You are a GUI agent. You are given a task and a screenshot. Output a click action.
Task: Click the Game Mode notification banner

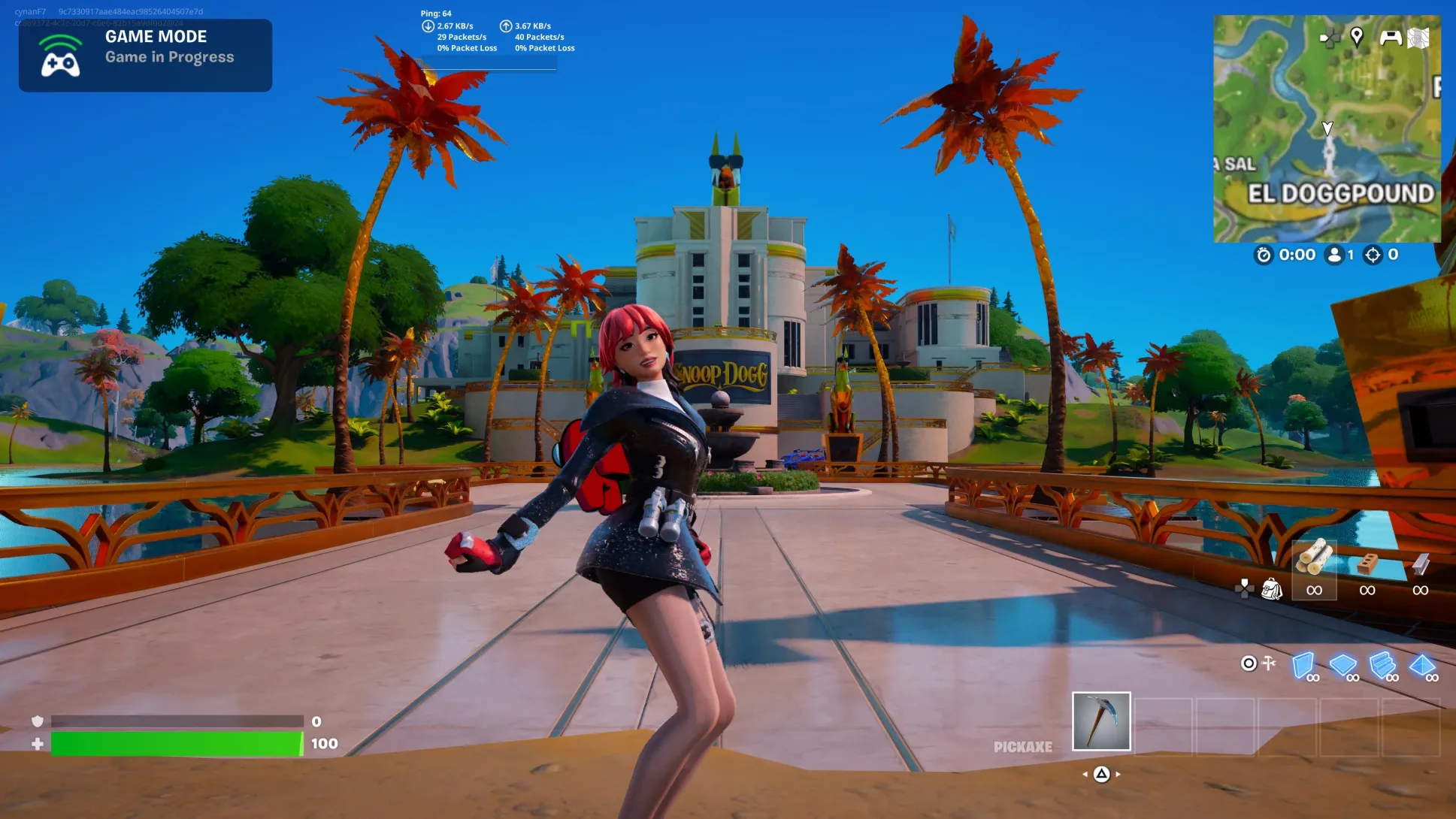click(x=145, y=56)
